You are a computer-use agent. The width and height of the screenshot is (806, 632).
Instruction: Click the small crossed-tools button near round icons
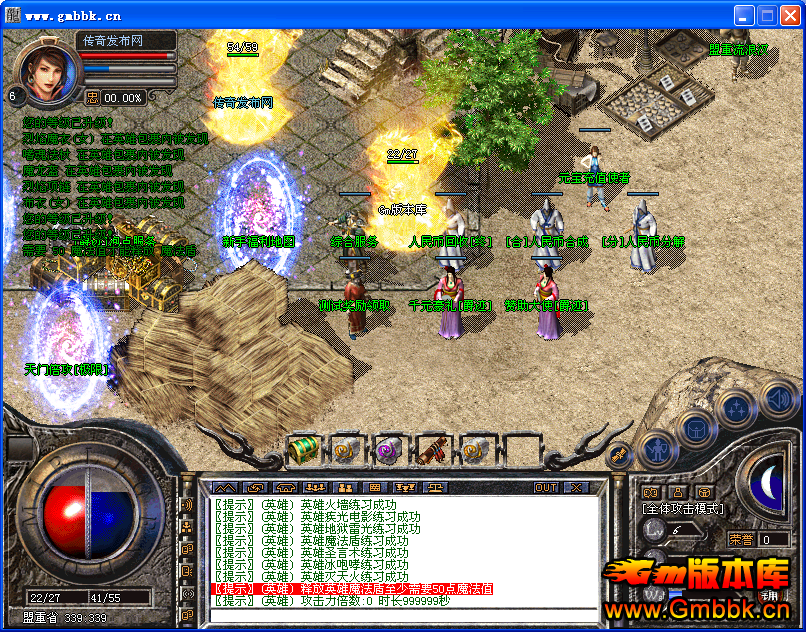(620, 456)
